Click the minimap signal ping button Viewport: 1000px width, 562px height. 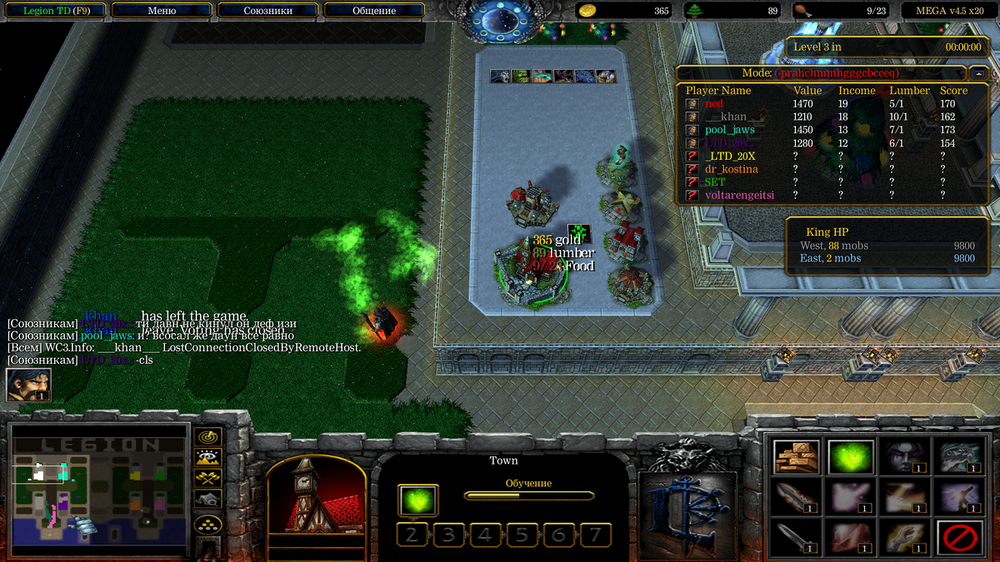(x=209, y=437)
